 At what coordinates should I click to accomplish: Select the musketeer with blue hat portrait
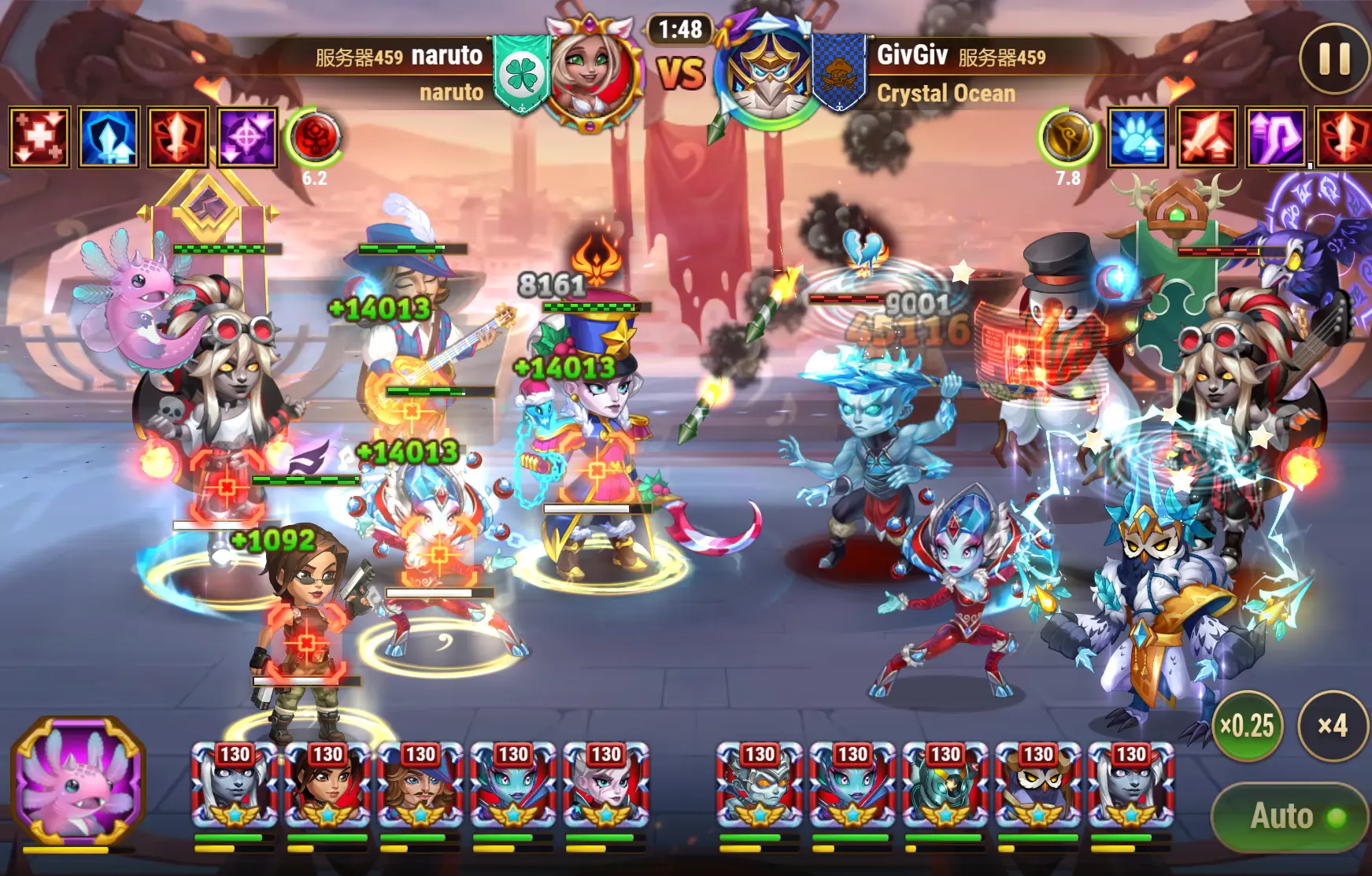420,785
